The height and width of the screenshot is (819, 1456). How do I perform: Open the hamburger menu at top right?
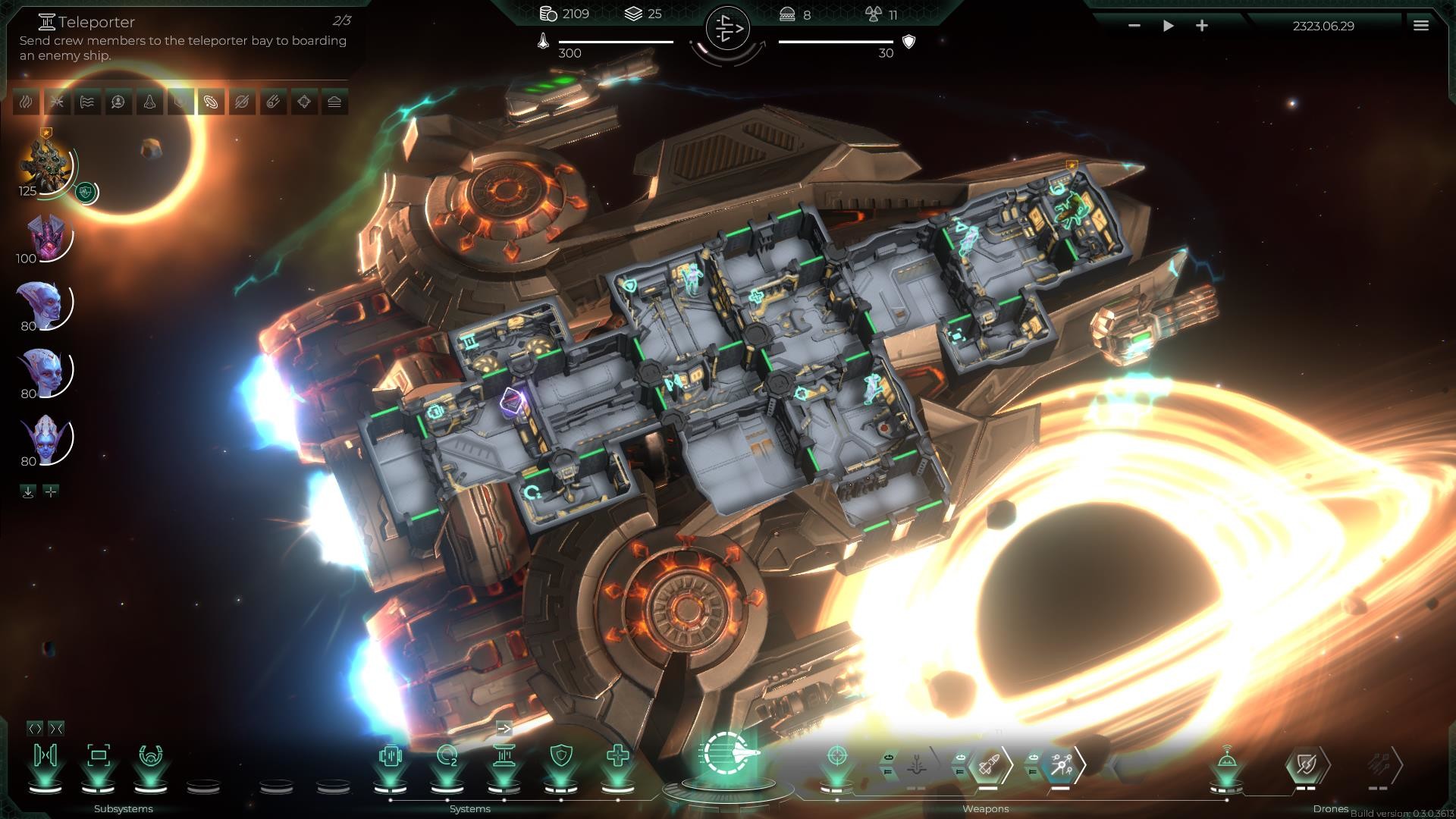(1420, 24)
